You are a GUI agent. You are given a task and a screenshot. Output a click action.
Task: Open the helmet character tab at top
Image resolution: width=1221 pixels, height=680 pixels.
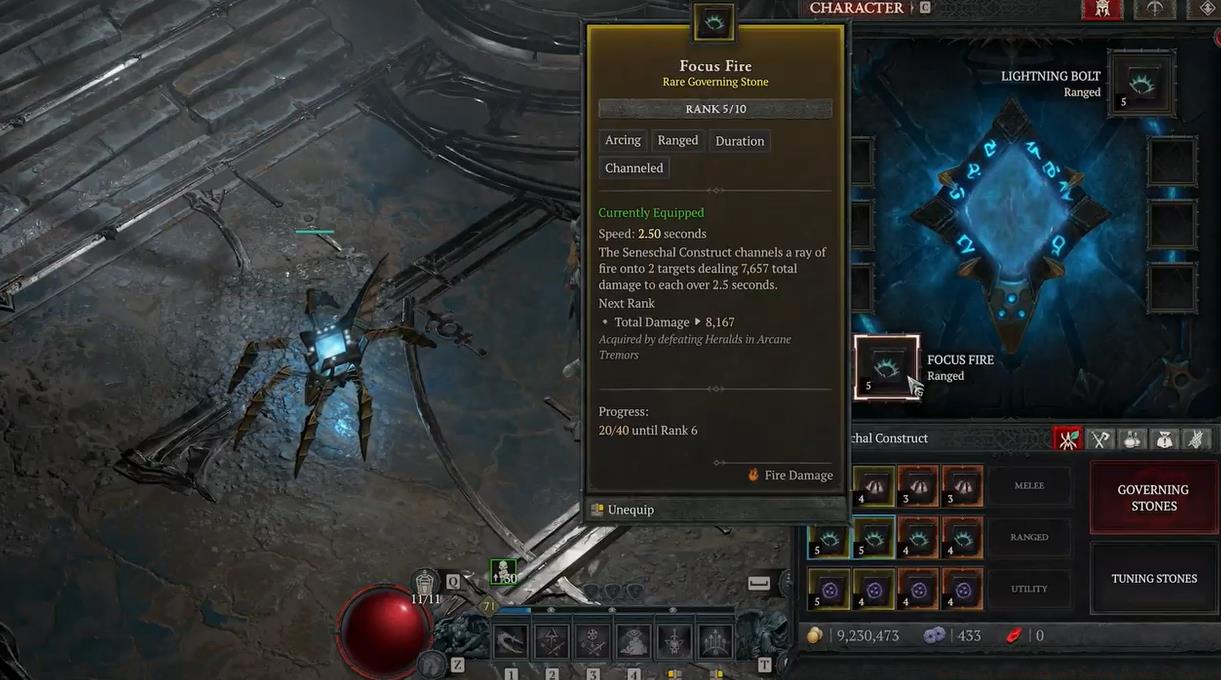(1101, 9)
